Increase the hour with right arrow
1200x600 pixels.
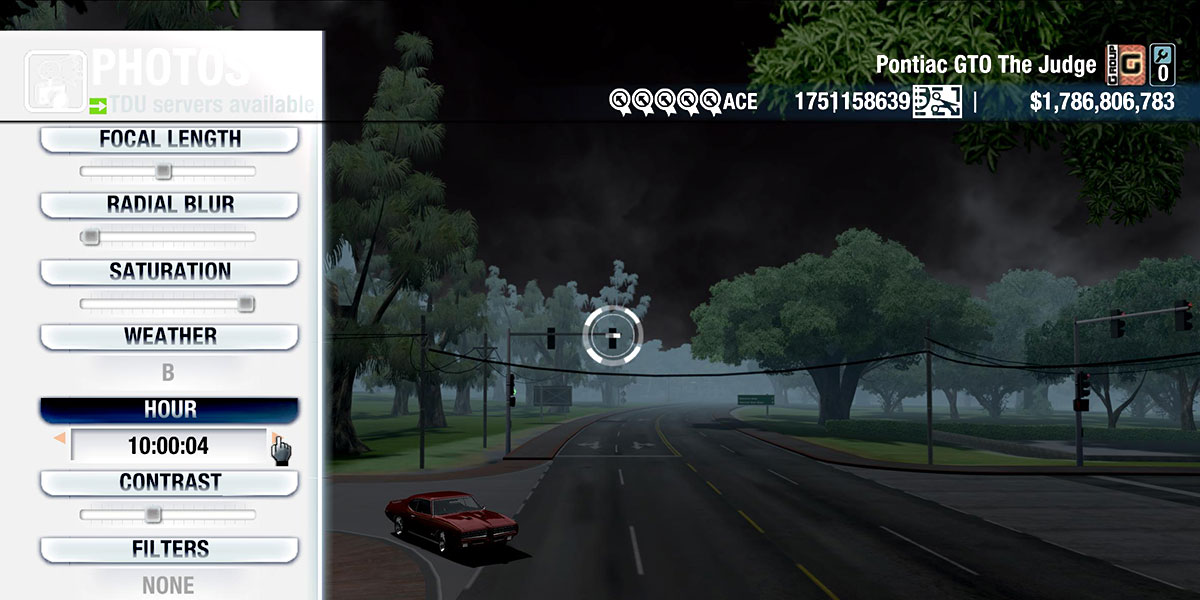275,439
